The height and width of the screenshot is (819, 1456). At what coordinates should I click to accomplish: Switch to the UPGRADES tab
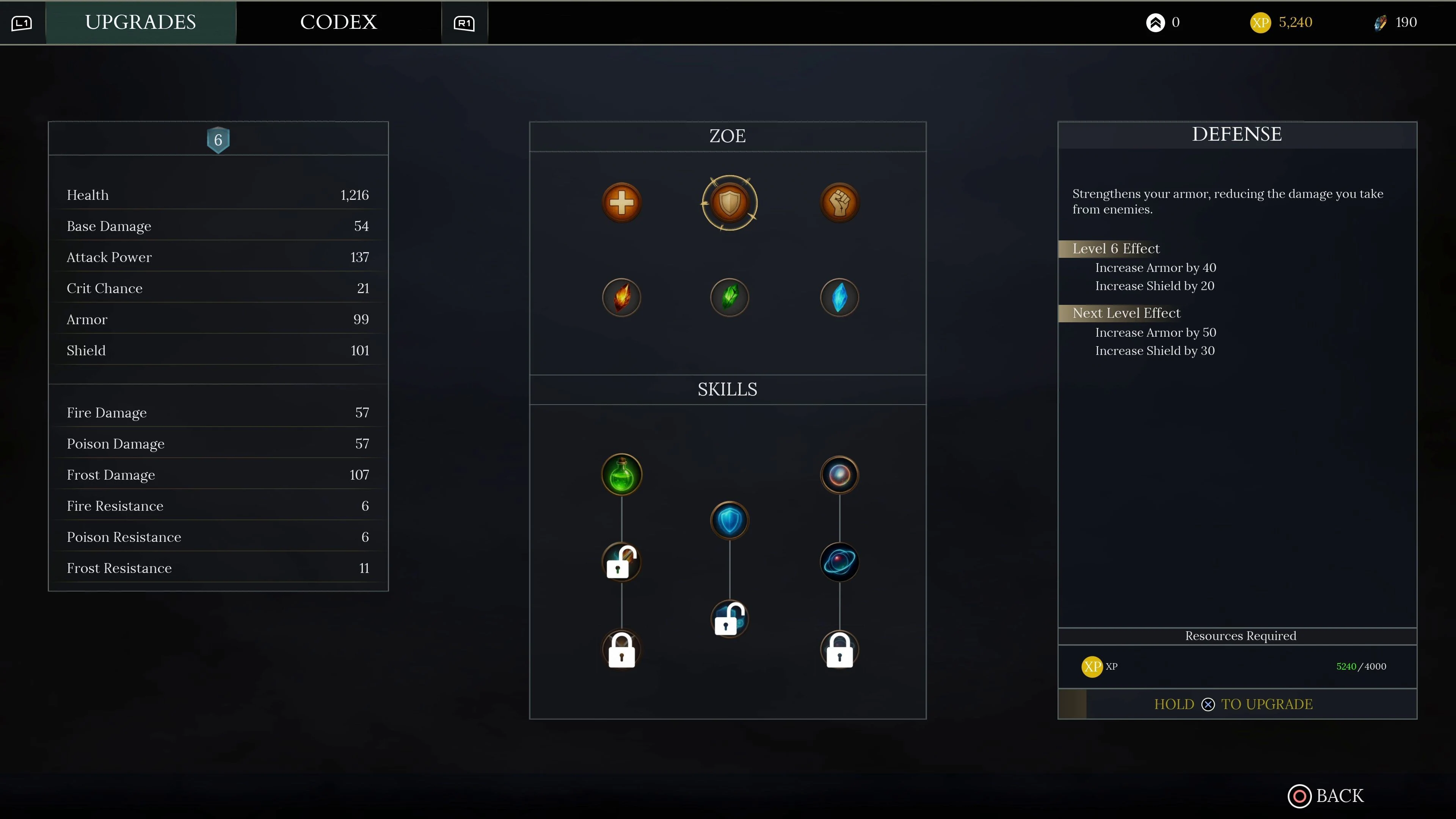tap(140, 22)
